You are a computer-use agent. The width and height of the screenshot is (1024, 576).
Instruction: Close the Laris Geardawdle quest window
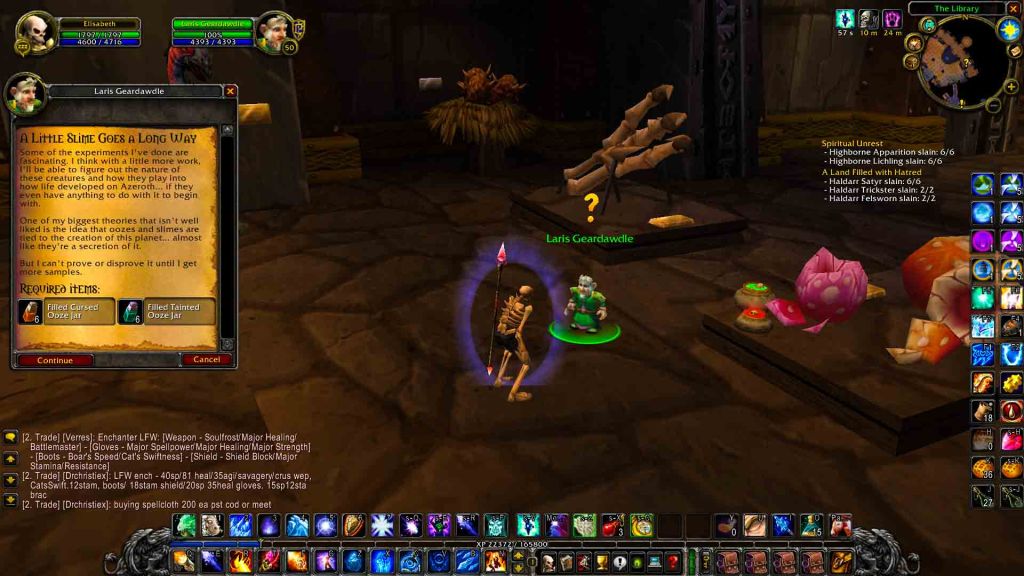[x=231, y=91]
